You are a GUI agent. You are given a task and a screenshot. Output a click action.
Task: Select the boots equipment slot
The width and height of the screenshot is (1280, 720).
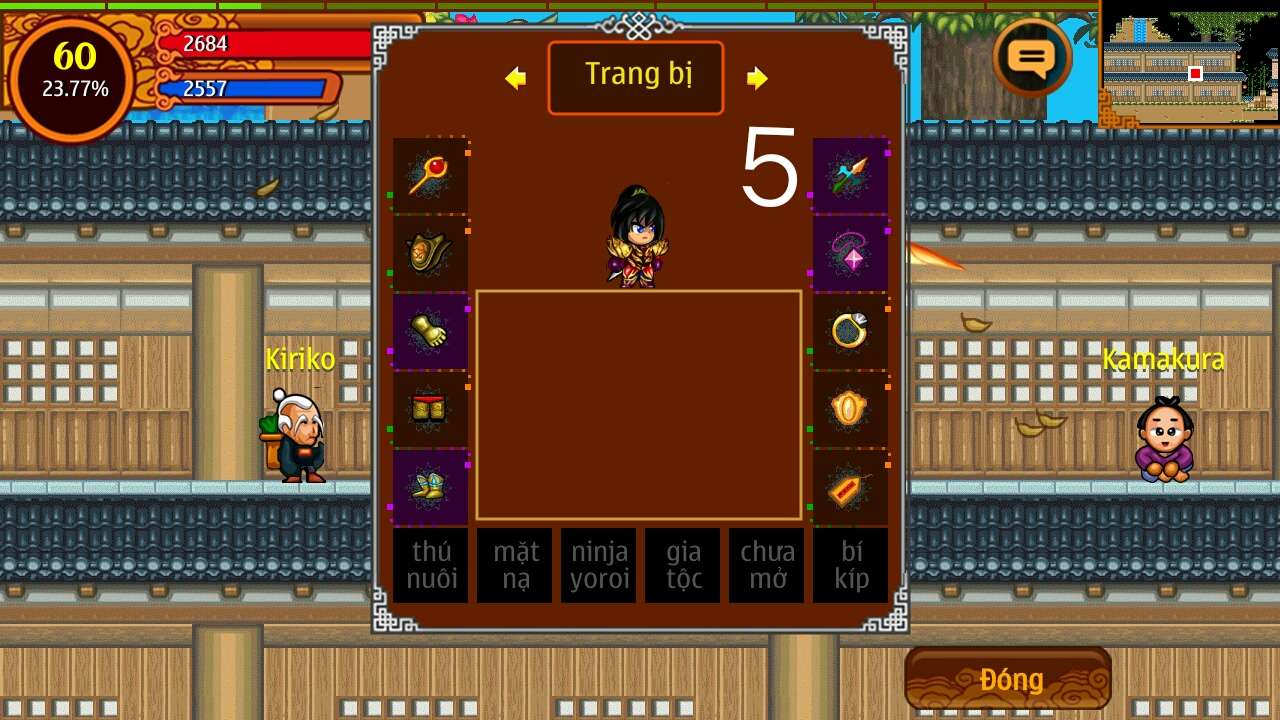pos(430,487)
